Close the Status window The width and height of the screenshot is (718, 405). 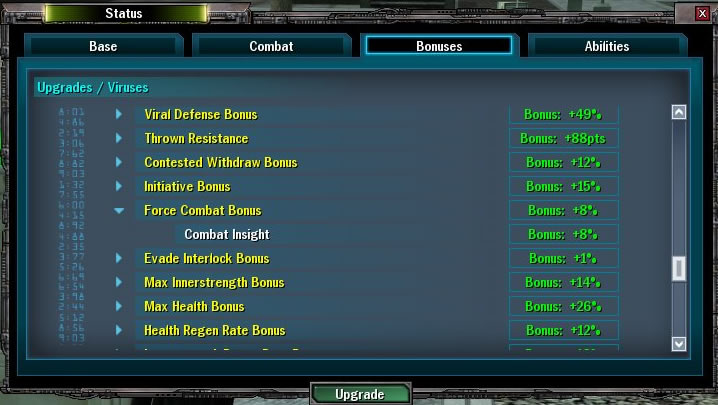tap(702, 13)
